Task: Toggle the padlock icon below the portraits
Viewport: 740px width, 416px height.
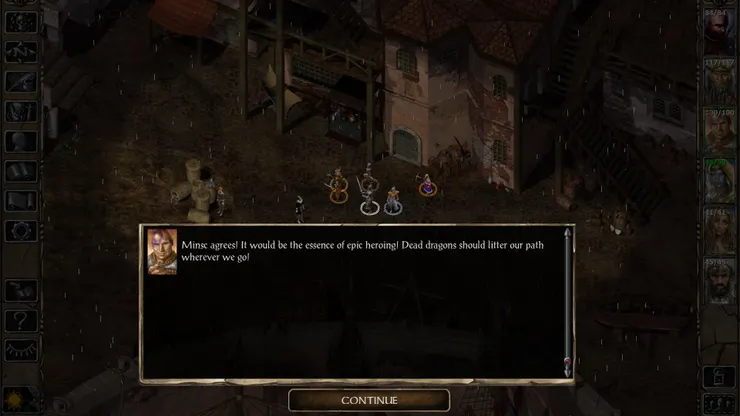Action: (718, 377)
